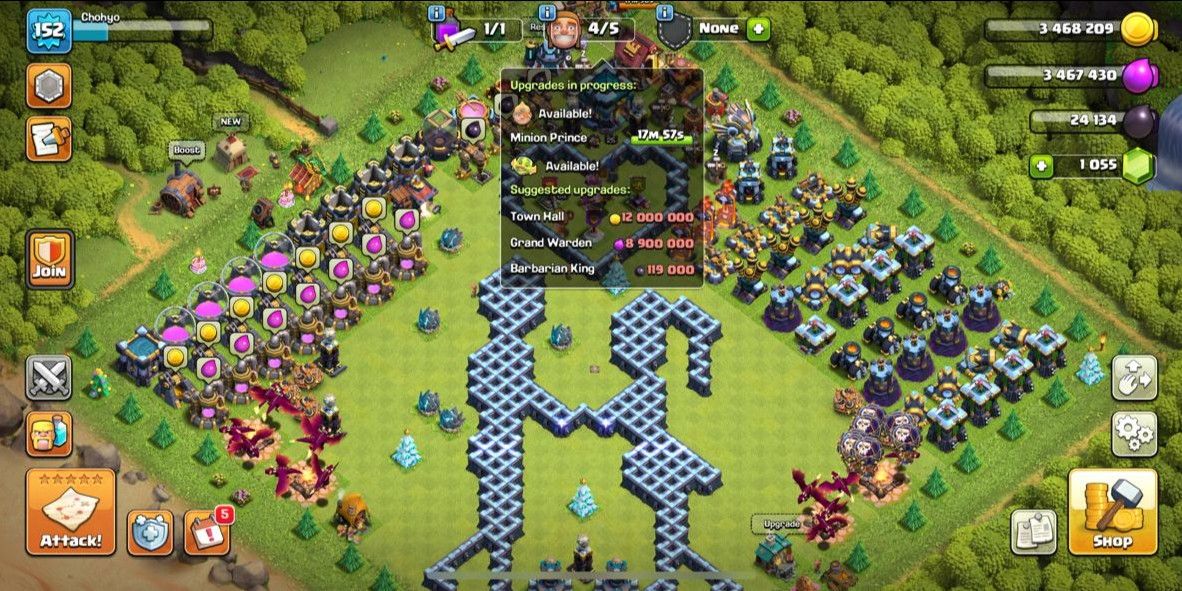Open the blue shield button beside Attack
This screenshot has height=591, width=1182.
(150, 532)
